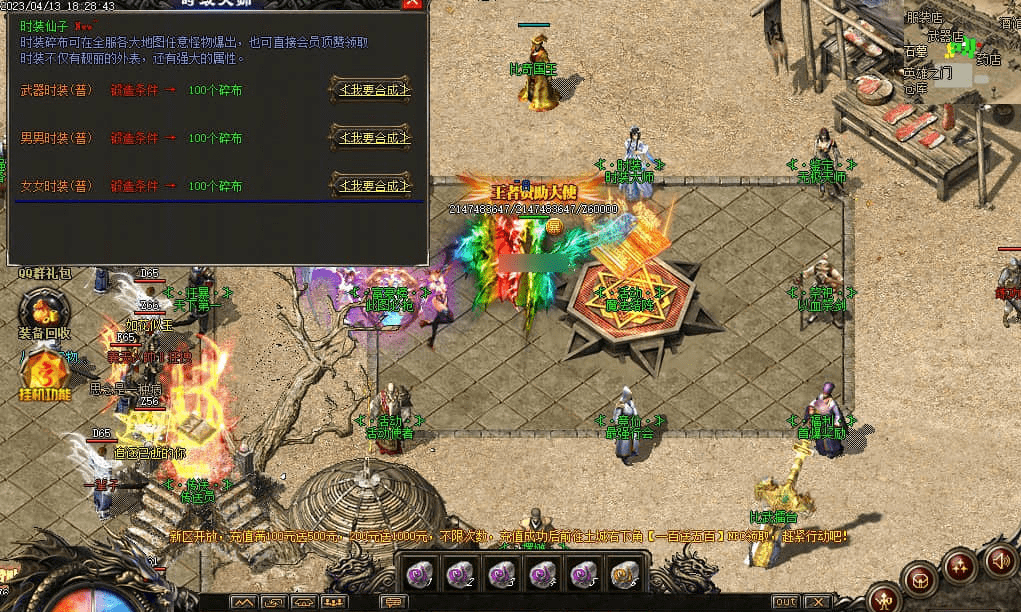Select the orange scroll in hotbar slot 6
This screenshot has height=612, width=1021.
(x=624, y=575)
